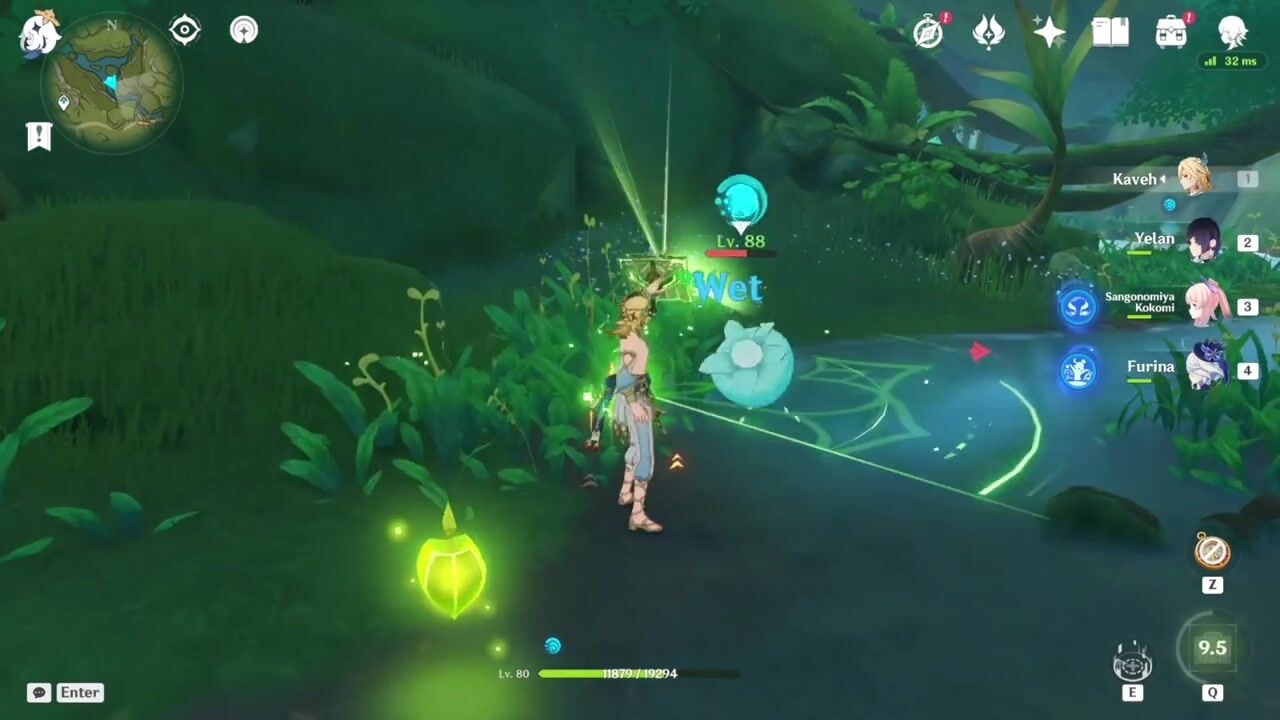Activate the elemental burst on cooldown
Image resolution: width=1280 pixels, height=720 pixels.
pyautogui.click(x=1212, y=648)
